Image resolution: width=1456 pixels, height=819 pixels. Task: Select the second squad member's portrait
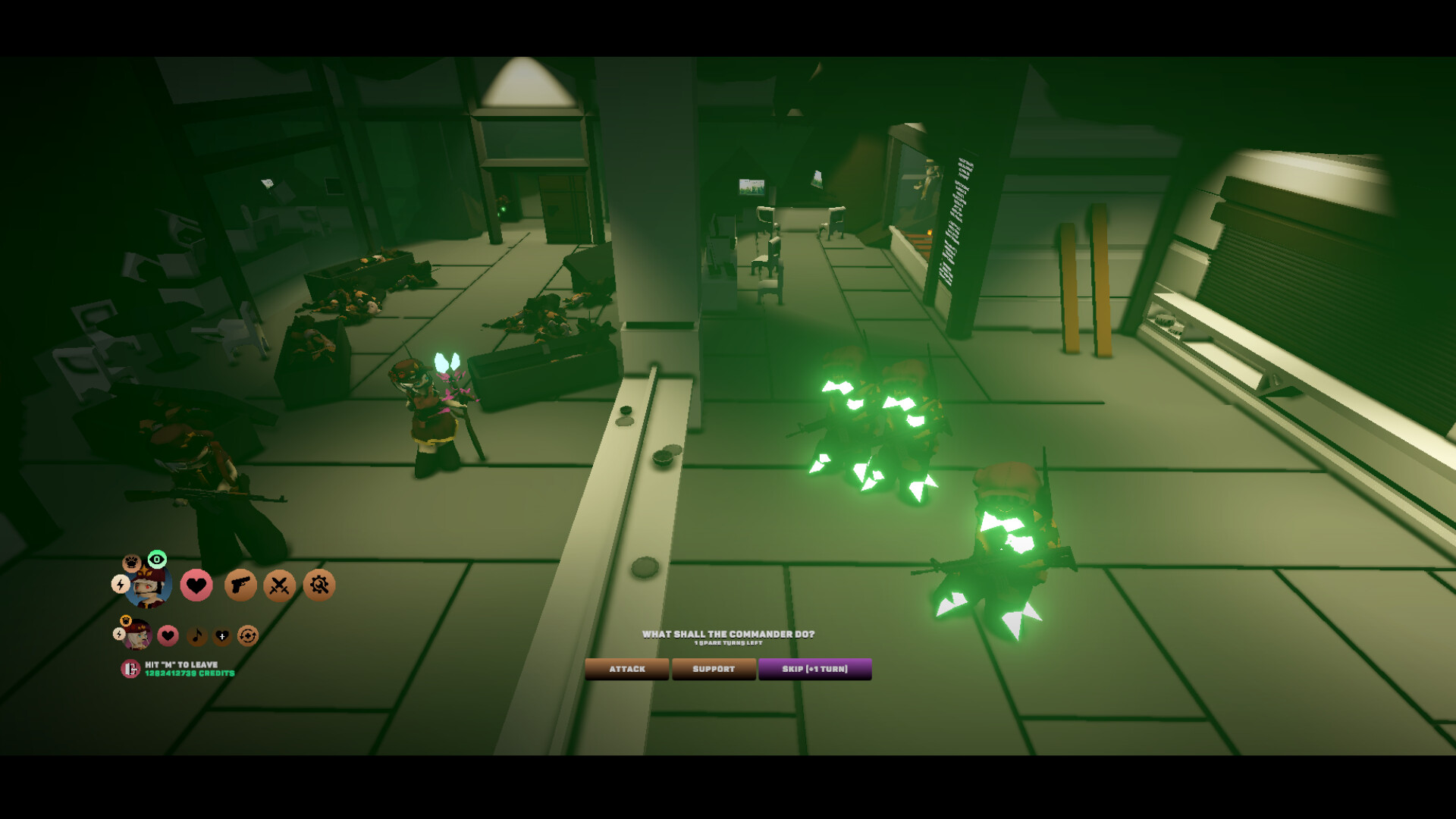coord(139,638)
